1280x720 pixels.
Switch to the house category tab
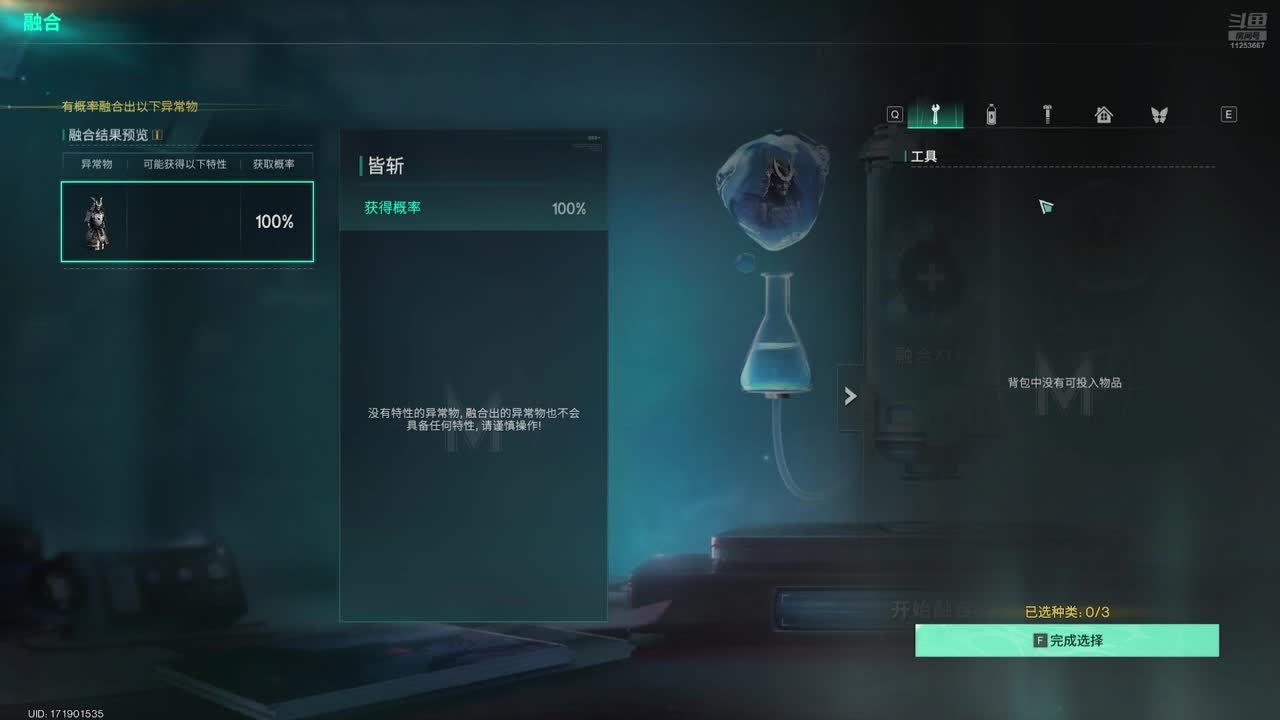click(1103, 114)
